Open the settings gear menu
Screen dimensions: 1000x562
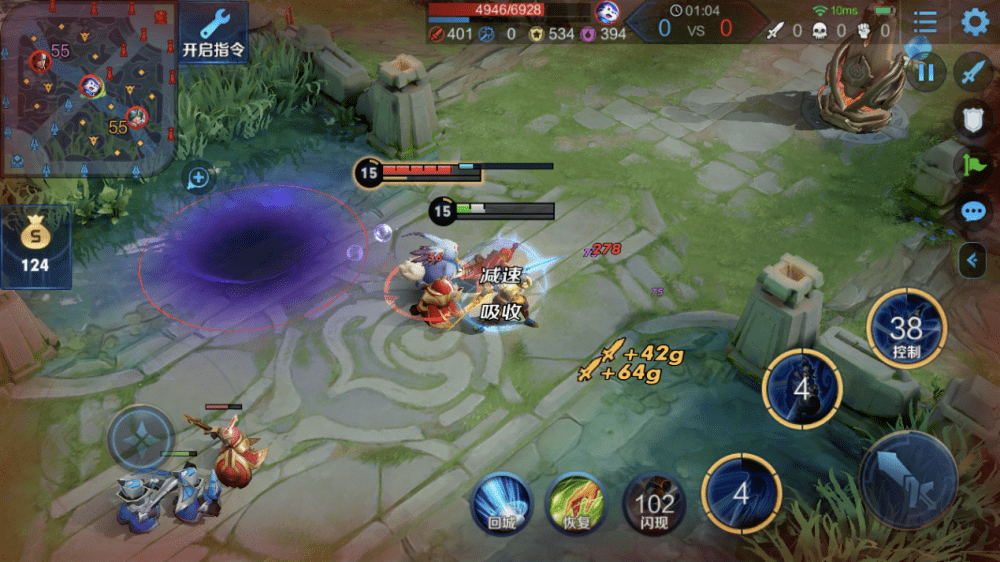[974, 22]
